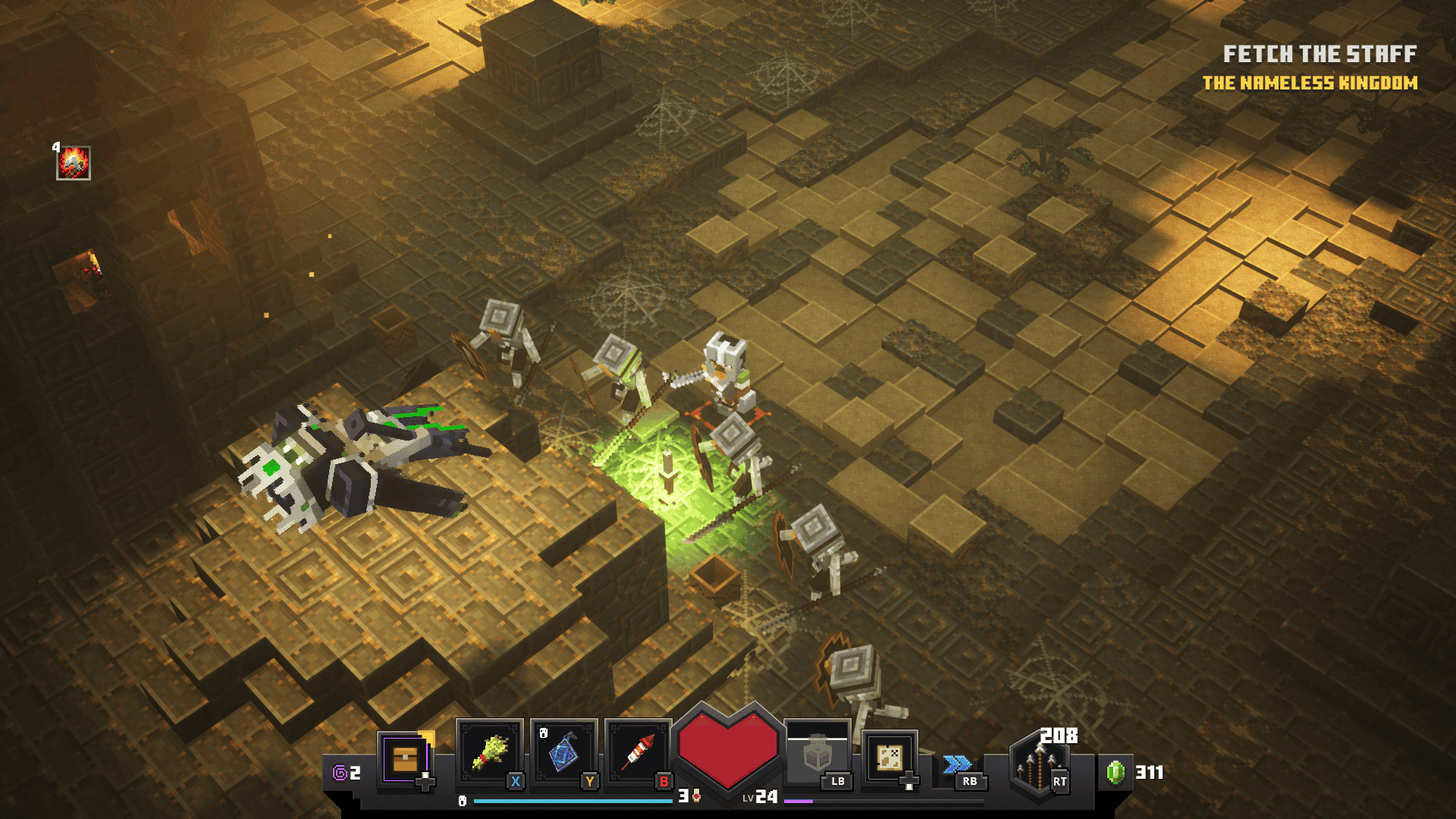Drink the health potion slot
1456x819 pixels.
pyautogui.click(x=817, y=753)
